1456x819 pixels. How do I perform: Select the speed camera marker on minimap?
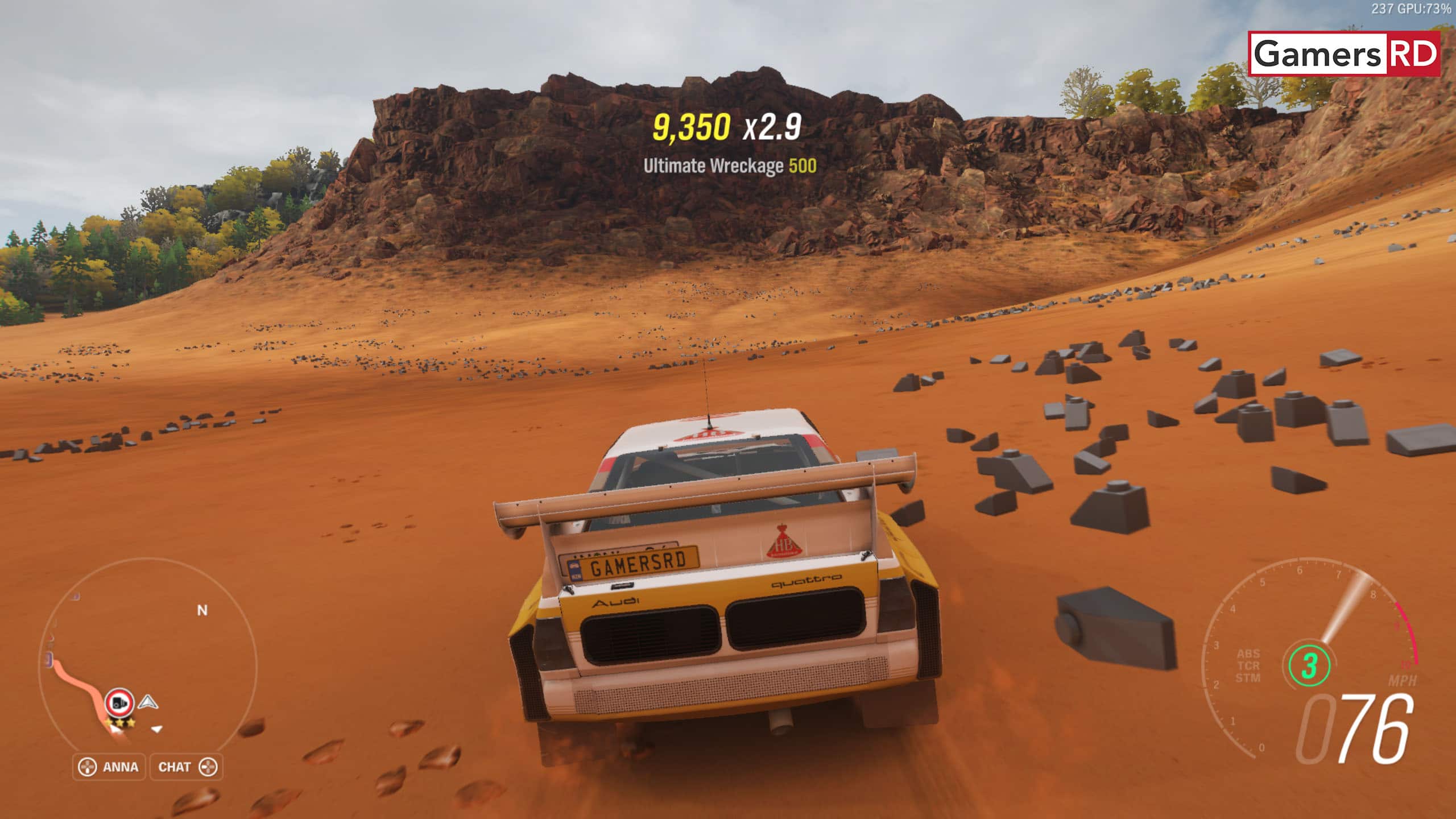click(x=119, y=704)
